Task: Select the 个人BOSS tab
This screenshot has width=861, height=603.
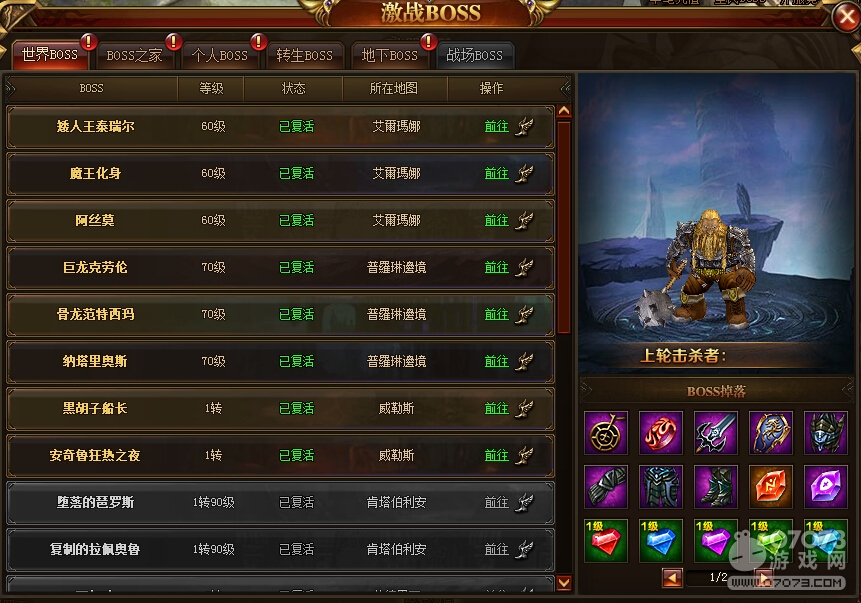Action: (220, 56)
